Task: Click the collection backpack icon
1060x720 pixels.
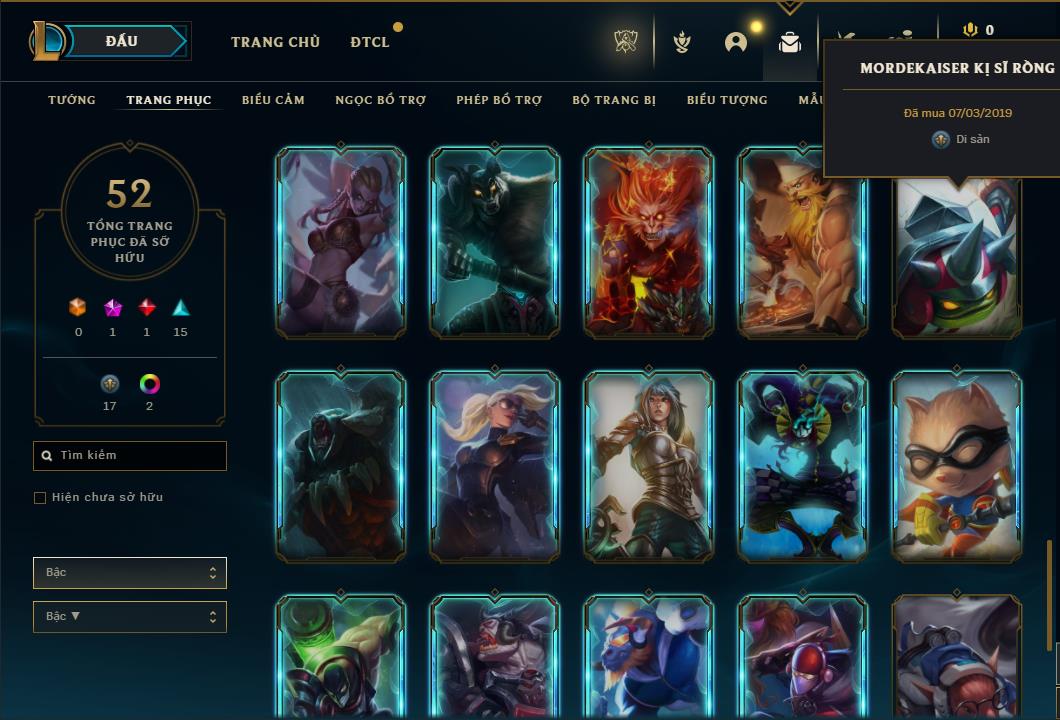Action: 790,42
